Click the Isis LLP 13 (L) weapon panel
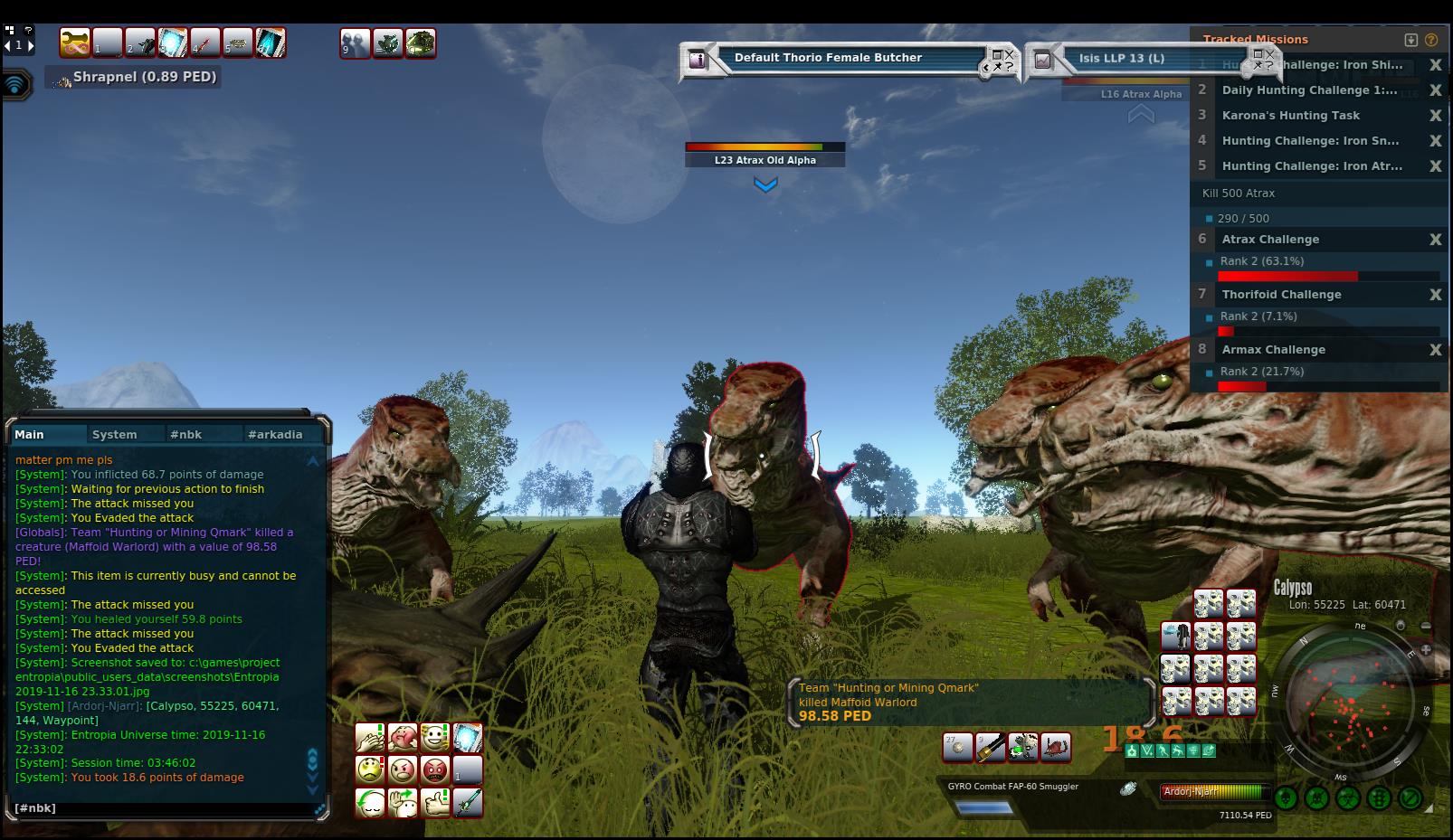 tap(1122, 59)
